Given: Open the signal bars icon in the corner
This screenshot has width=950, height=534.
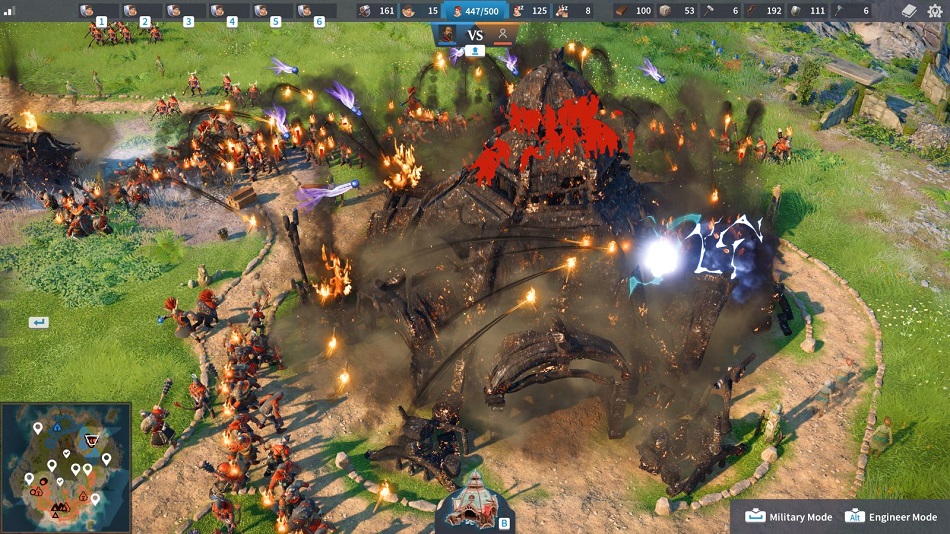Looking at the screenshot, I should click(9, 11).
